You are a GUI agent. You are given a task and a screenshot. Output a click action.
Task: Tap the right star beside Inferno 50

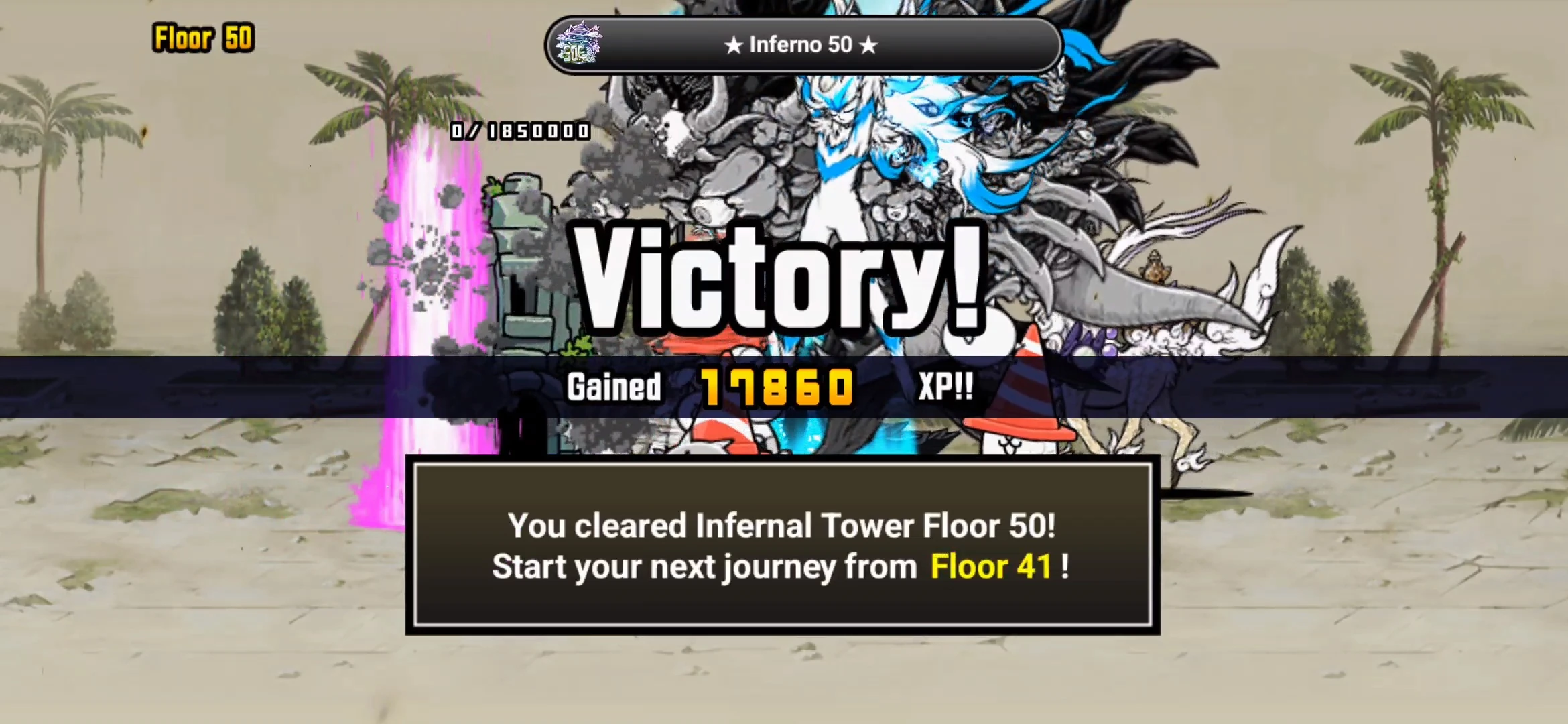point(869,45)
